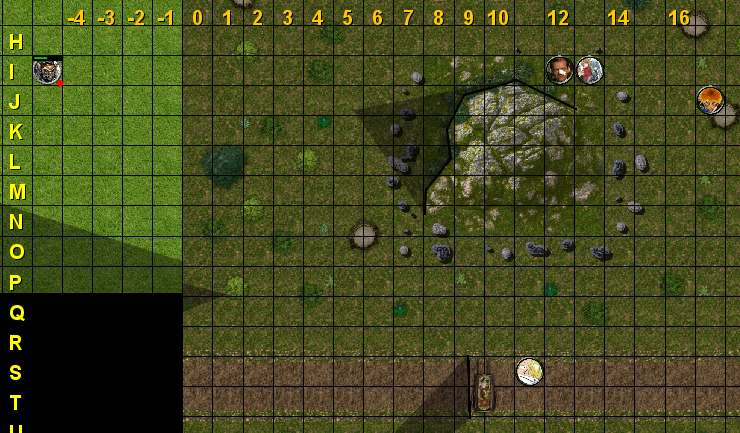
Task: Select the token of the man with a bandaged nose
Action: (x=559, y=70)
